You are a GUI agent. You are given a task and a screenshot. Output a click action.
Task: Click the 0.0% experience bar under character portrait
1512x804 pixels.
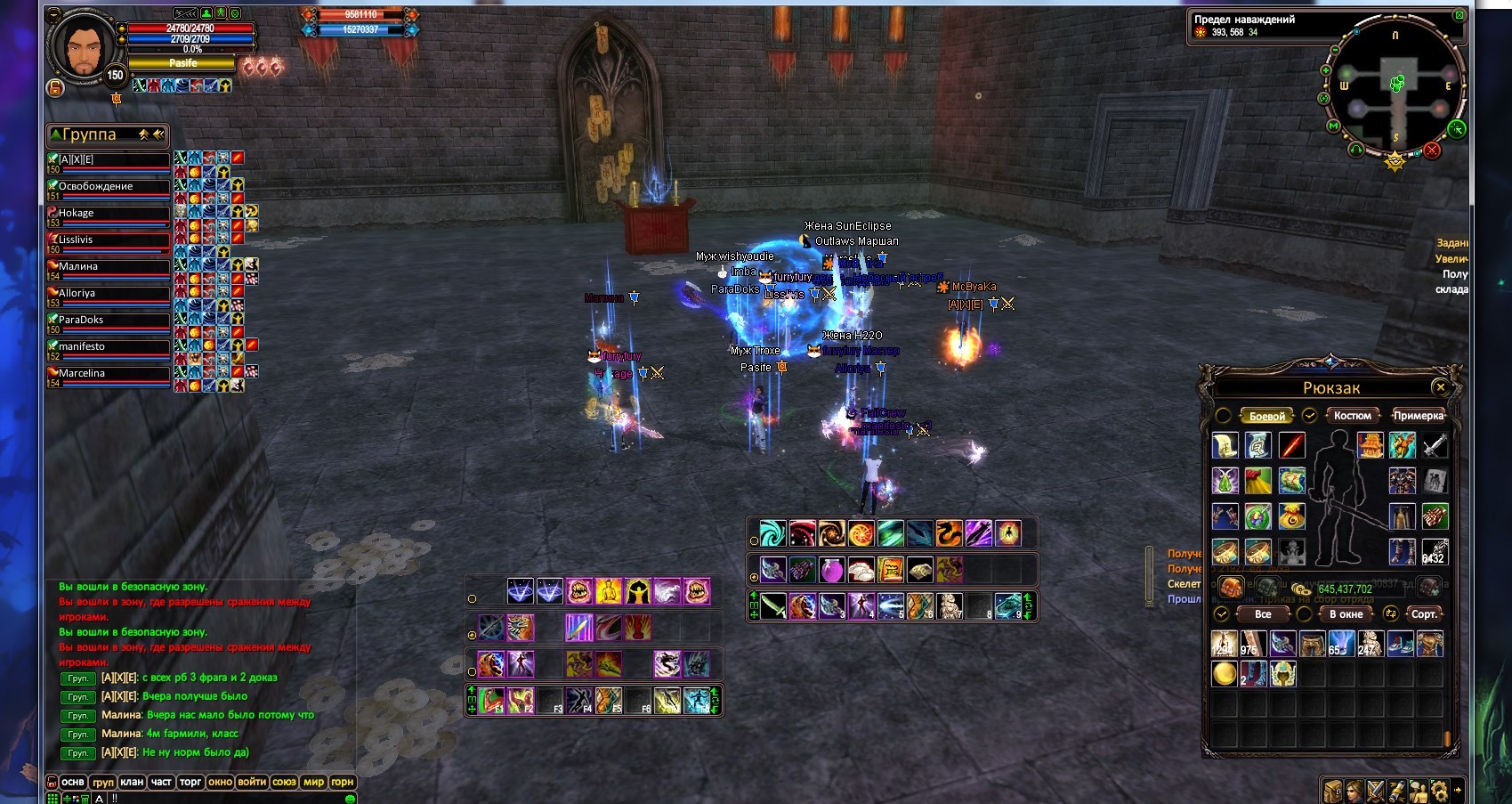pyautogui.click(x=191, y=51)
